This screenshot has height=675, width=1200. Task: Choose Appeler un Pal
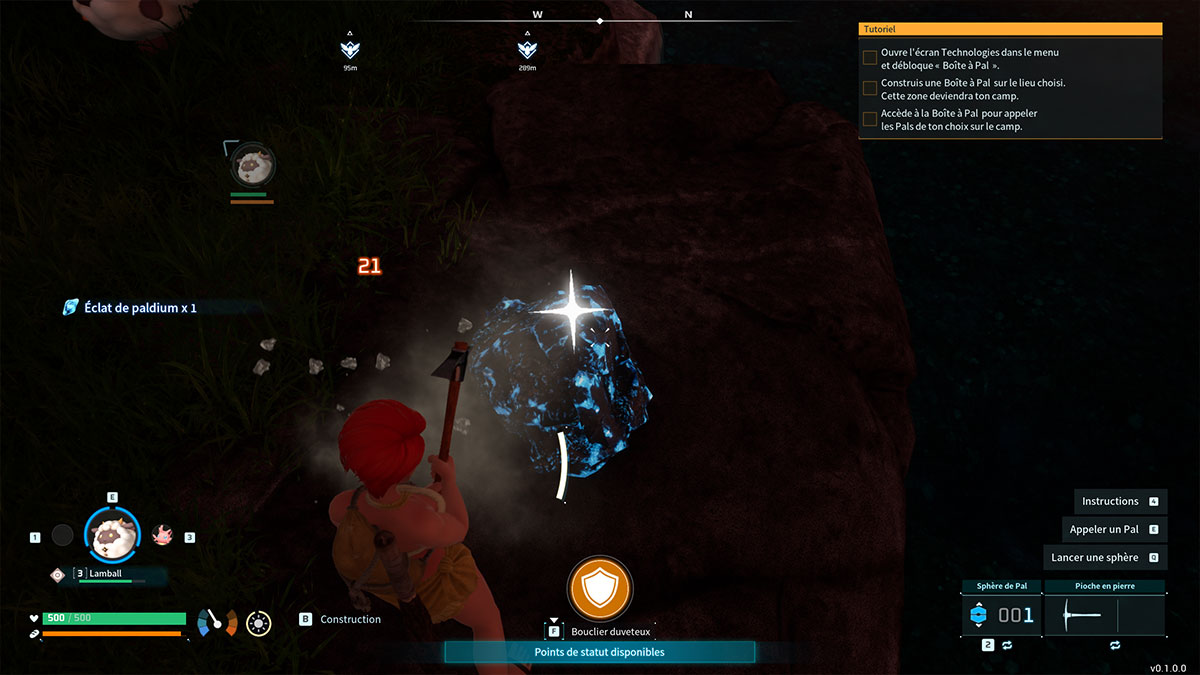(x=1104, y=529)
